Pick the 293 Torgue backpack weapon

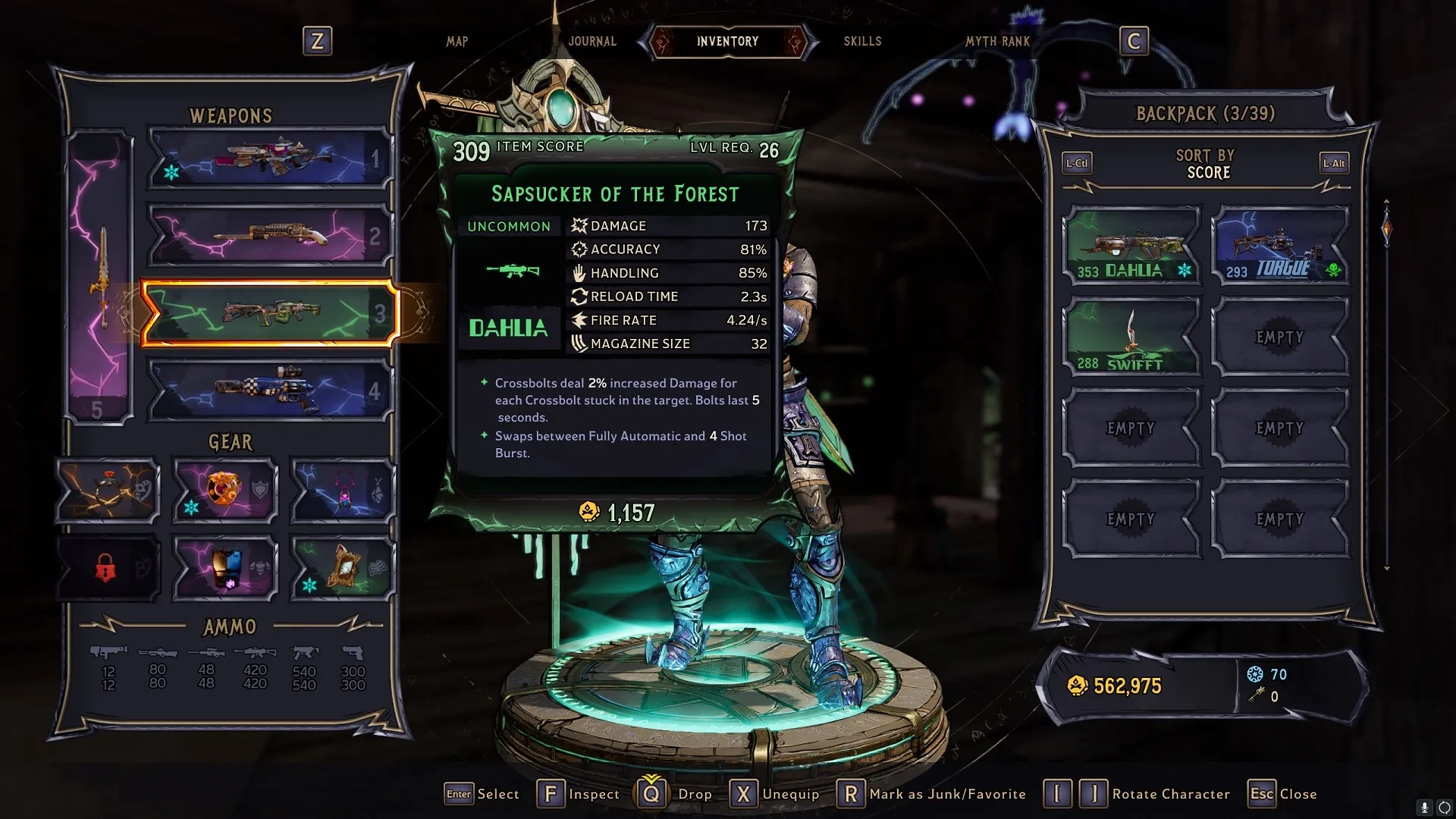[x=1280, y=246]
